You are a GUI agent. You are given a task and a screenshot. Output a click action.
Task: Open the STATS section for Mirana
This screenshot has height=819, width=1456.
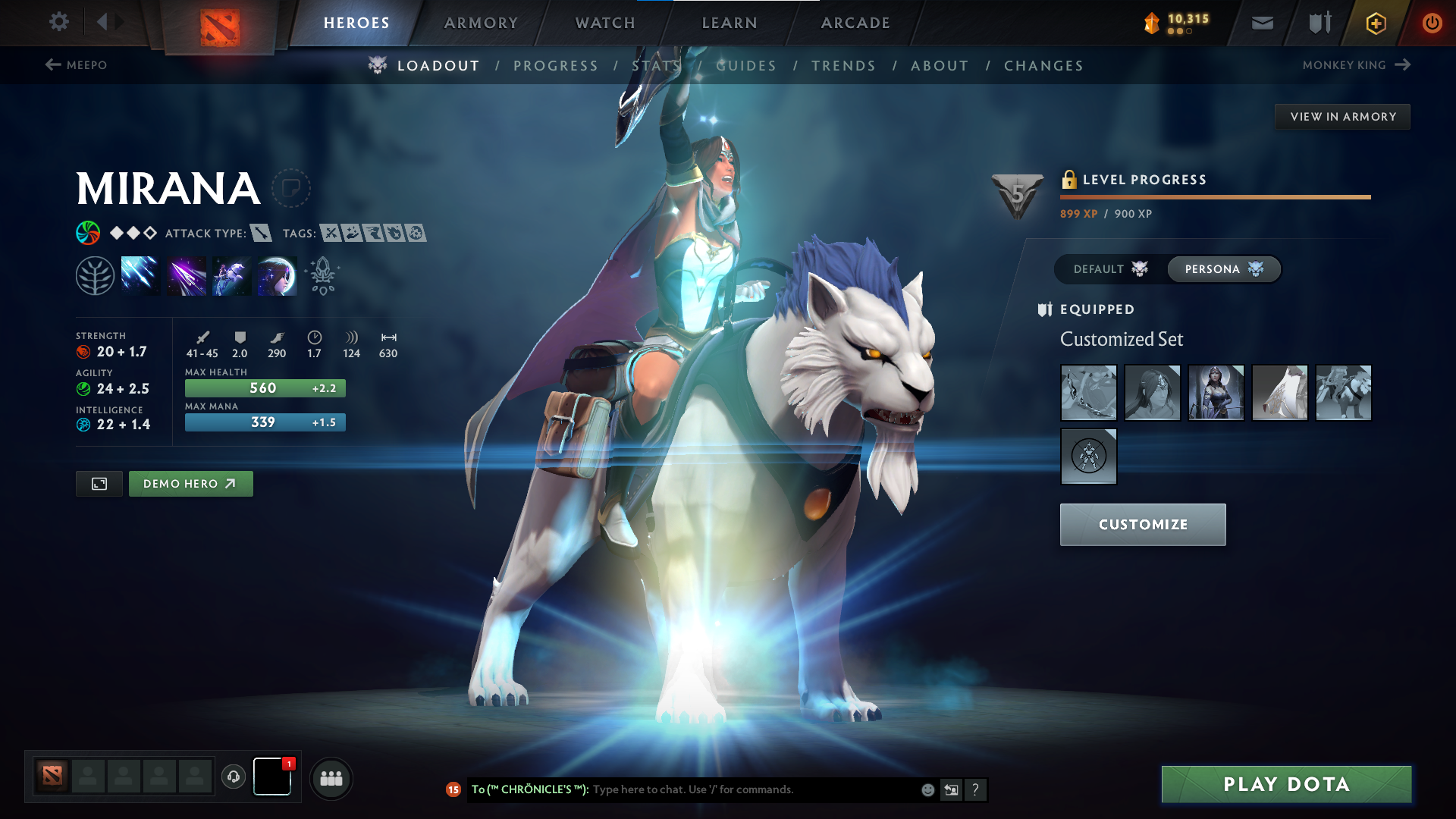[655, 66]
